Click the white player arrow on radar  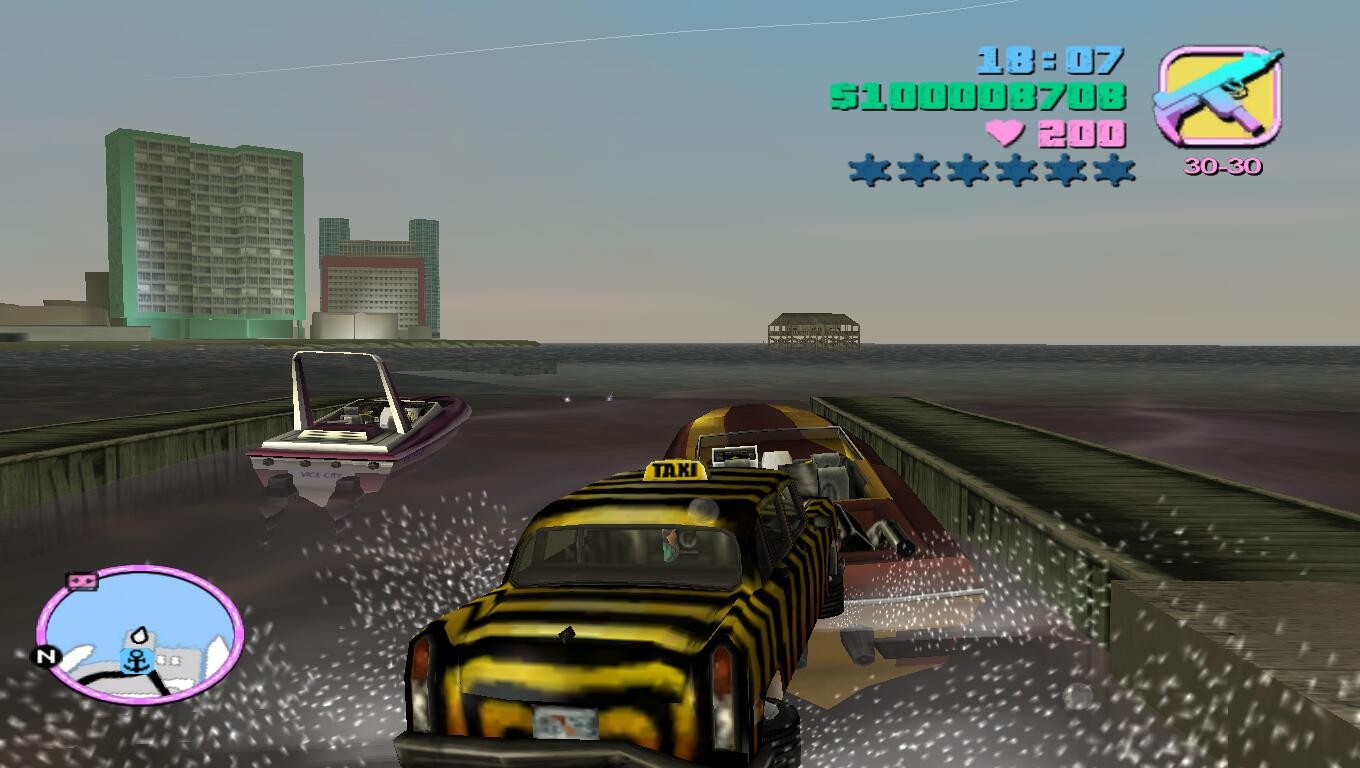(142, 635)
